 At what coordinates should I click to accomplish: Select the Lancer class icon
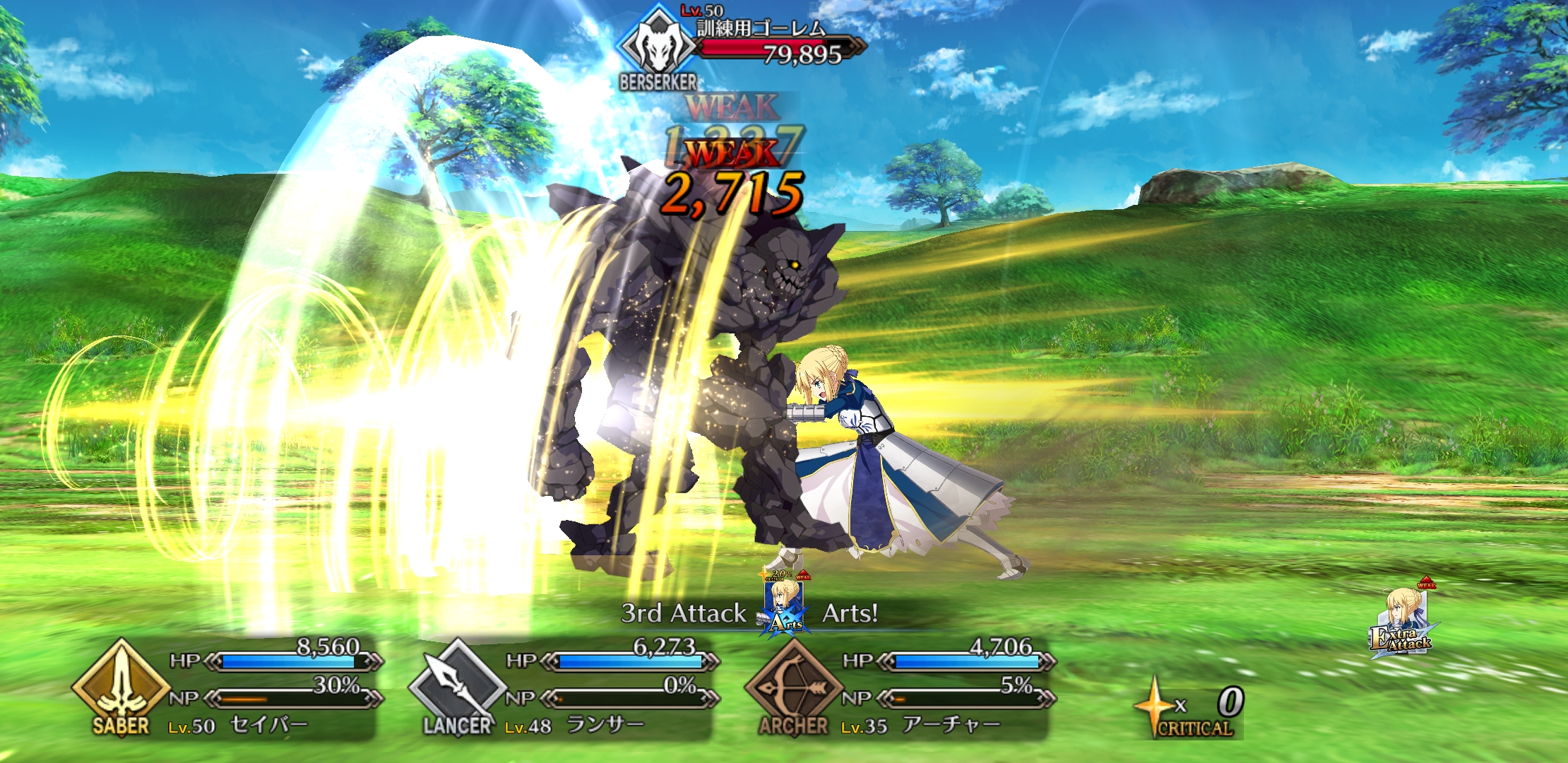[457, 685]
